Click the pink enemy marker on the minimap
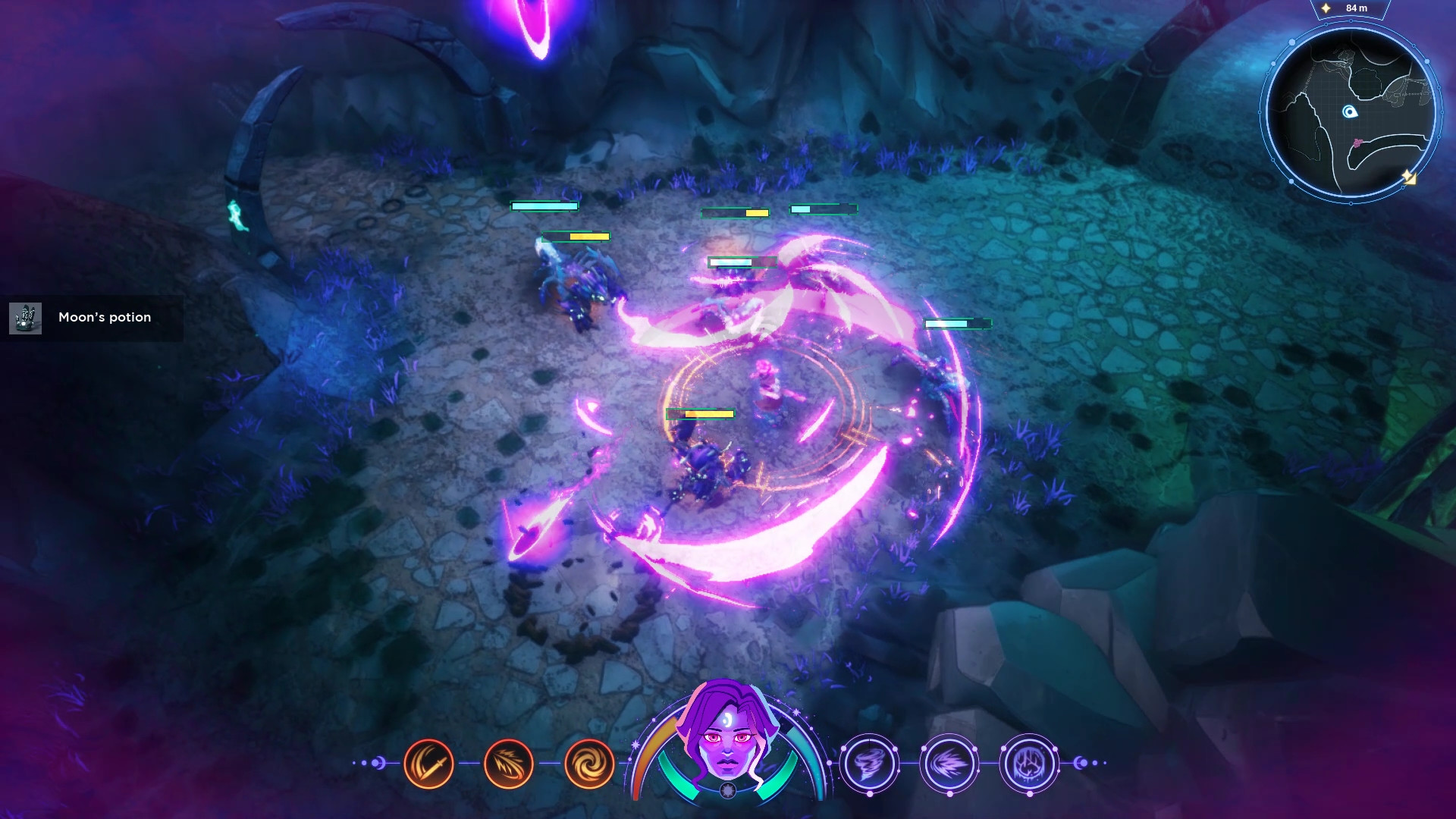Screen dimensions: 1456x819 pyautogui.click(x=1357, y=143)
